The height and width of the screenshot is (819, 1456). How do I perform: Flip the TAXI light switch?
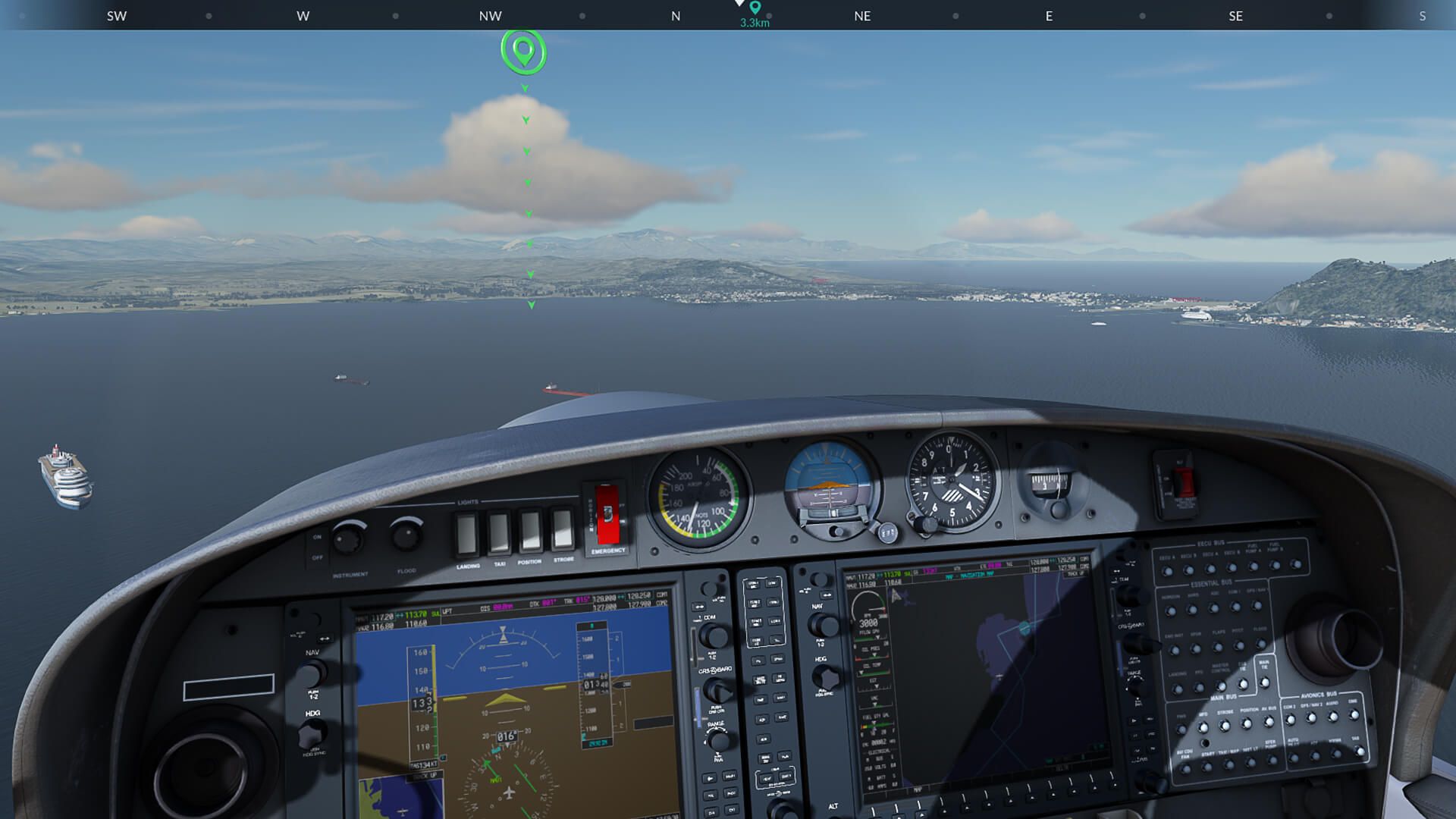pyautogui.click(x=498, y=531)
